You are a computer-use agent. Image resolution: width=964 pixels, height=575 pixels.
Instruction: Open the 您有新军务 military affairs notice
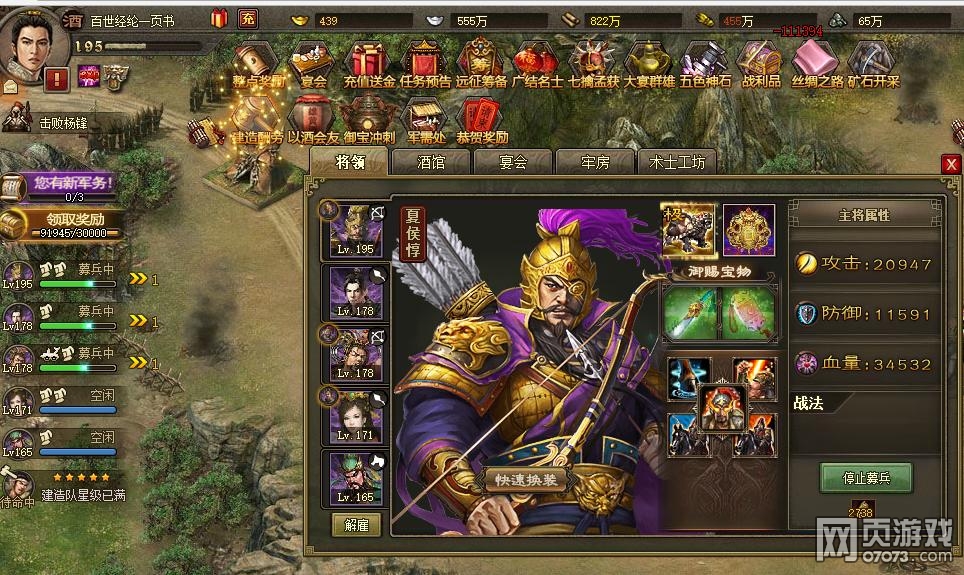coord(69,183)
